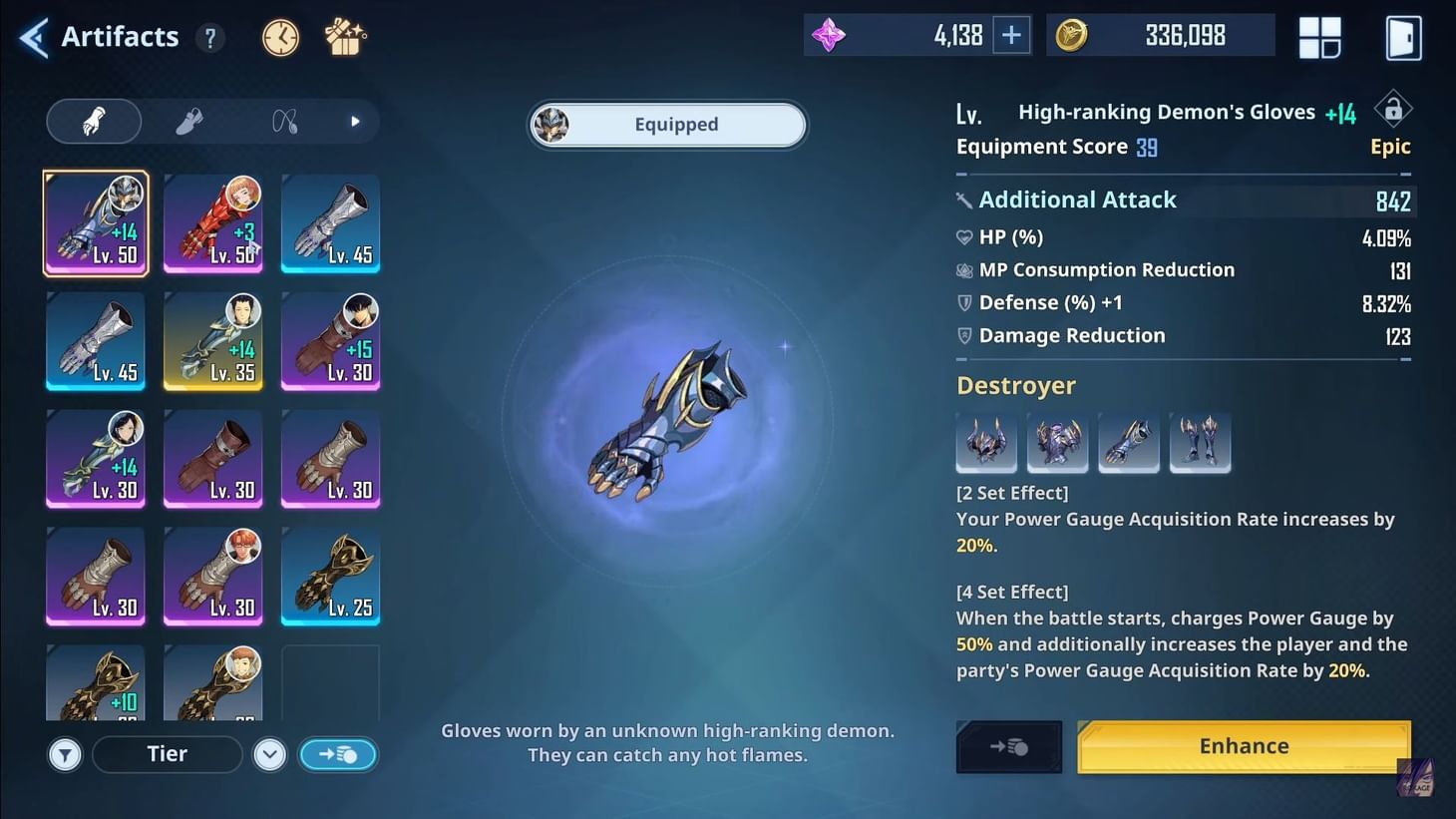This screenshot has width=1456, height=819.
Task: Expand the category tabs with the right arrow
Action: 355,120
